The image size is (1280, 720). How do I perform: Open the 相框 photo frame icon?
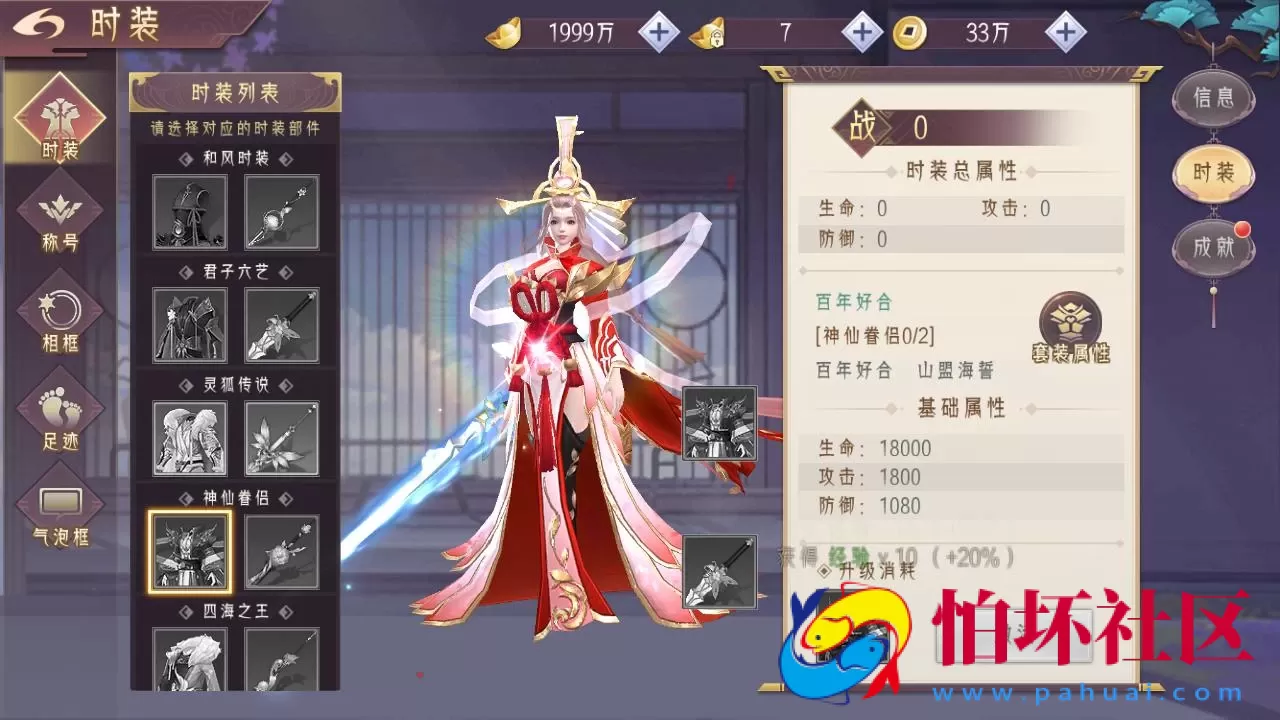tap(58, 310)
